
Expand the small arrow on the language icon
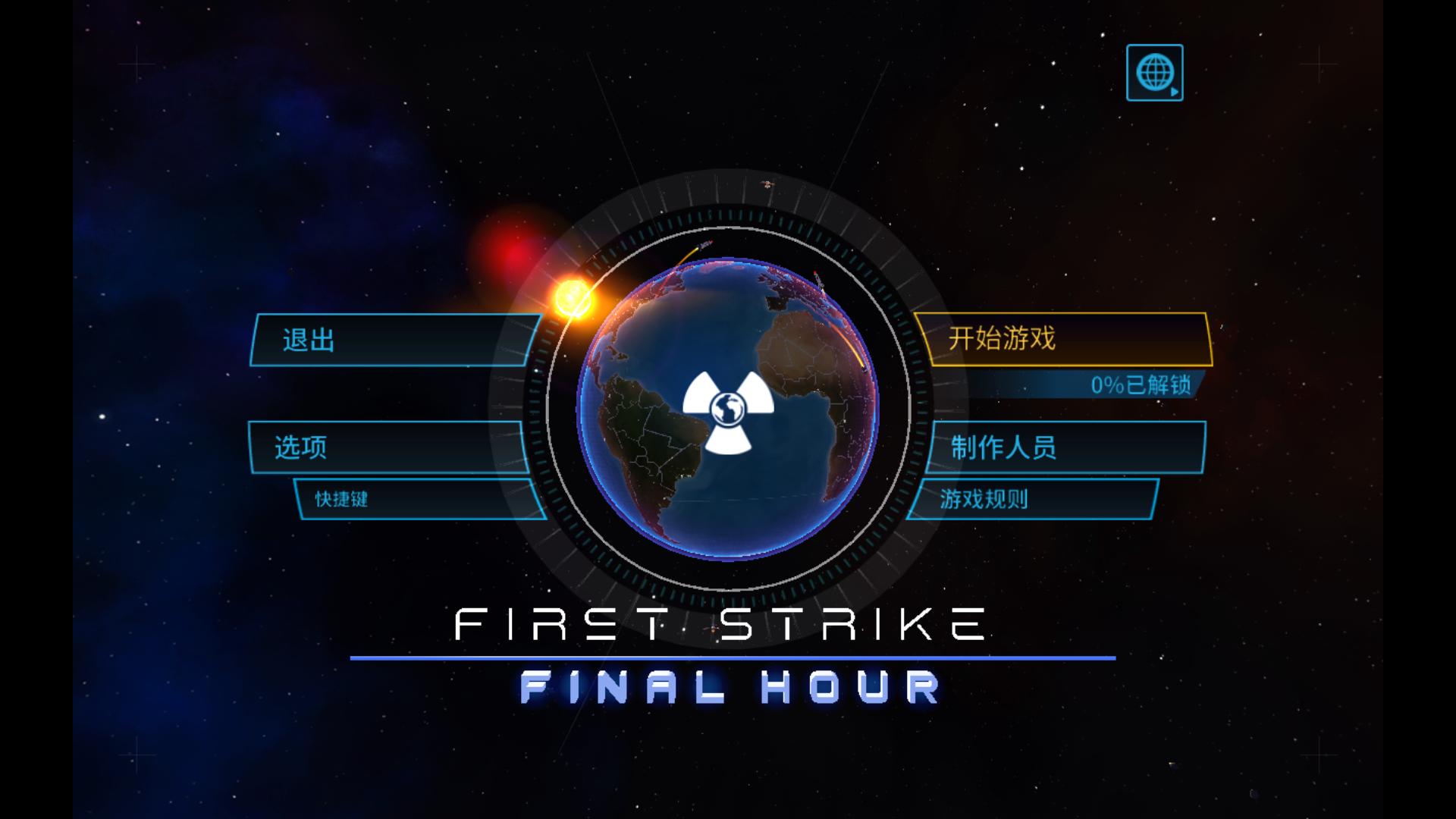coord(1174,90)
